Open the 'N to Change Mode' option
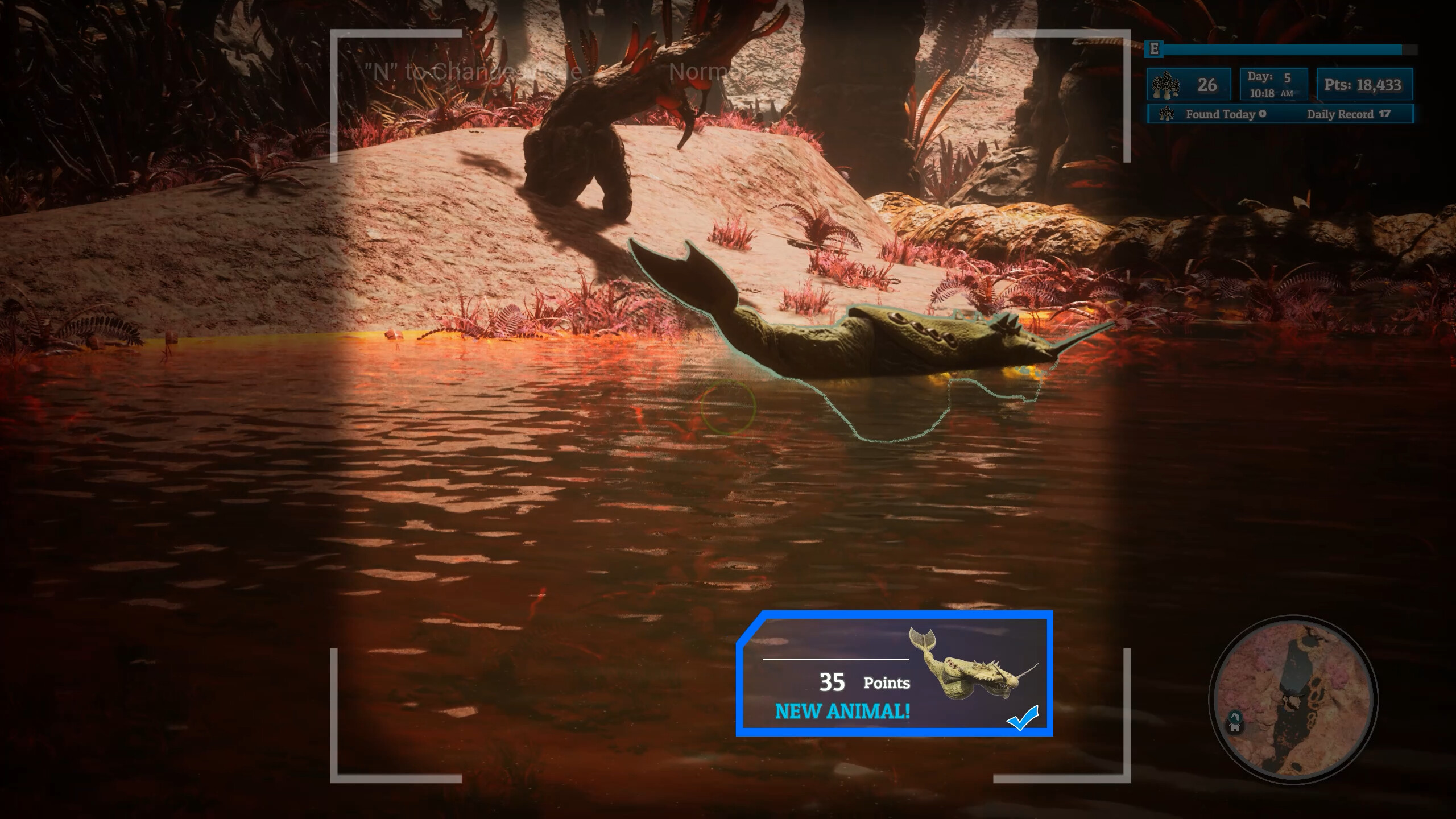This screenshot has height=819, width=1456. click(x=471, y=71)
